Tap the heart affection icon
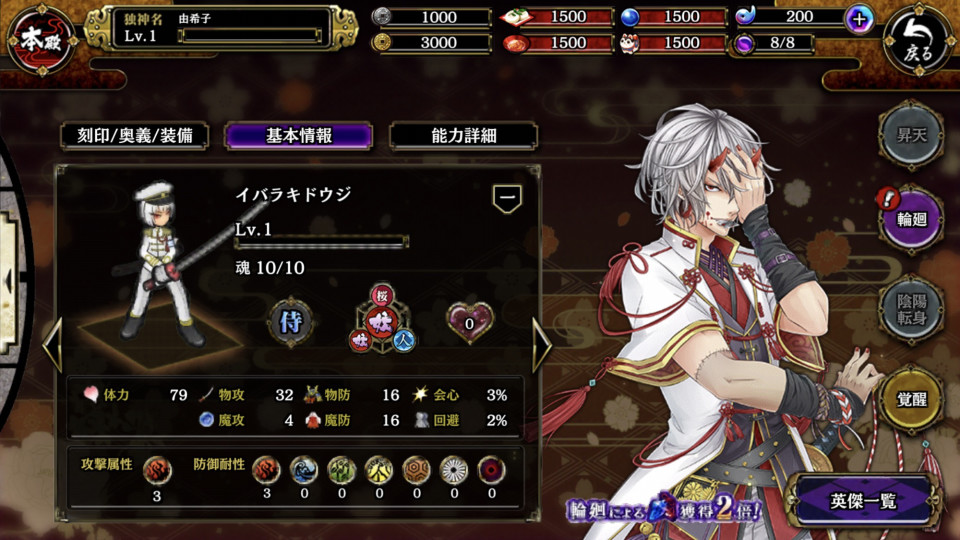Viewport: 960px width, 540px height. point(470,322)
